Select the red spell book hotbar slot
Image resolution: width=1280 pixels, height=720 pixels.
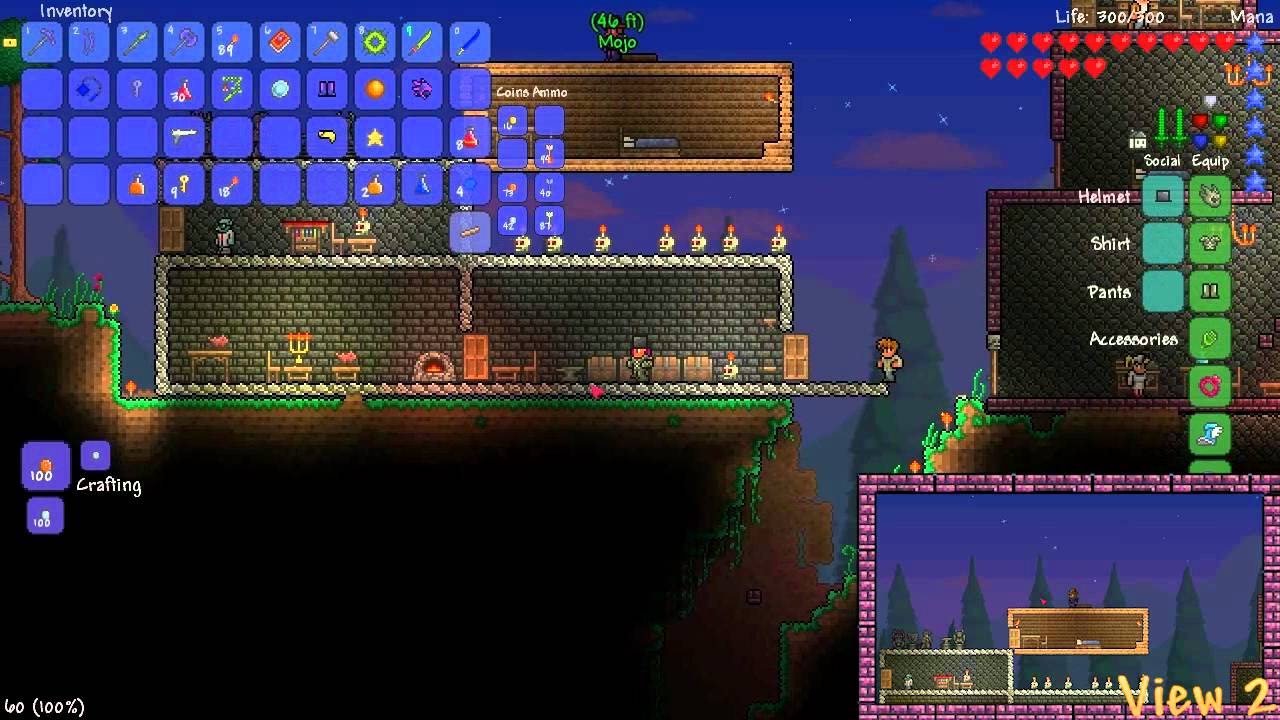pos(280,43)
